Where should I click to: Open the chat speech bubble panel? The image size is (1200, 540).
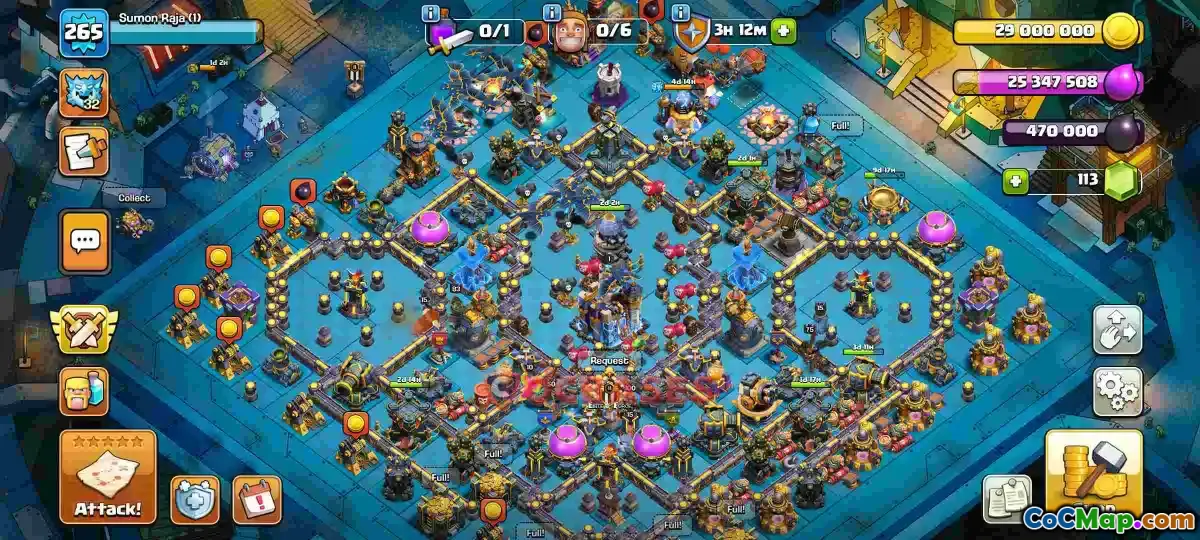pyautogui.click(x=84, y=241)
